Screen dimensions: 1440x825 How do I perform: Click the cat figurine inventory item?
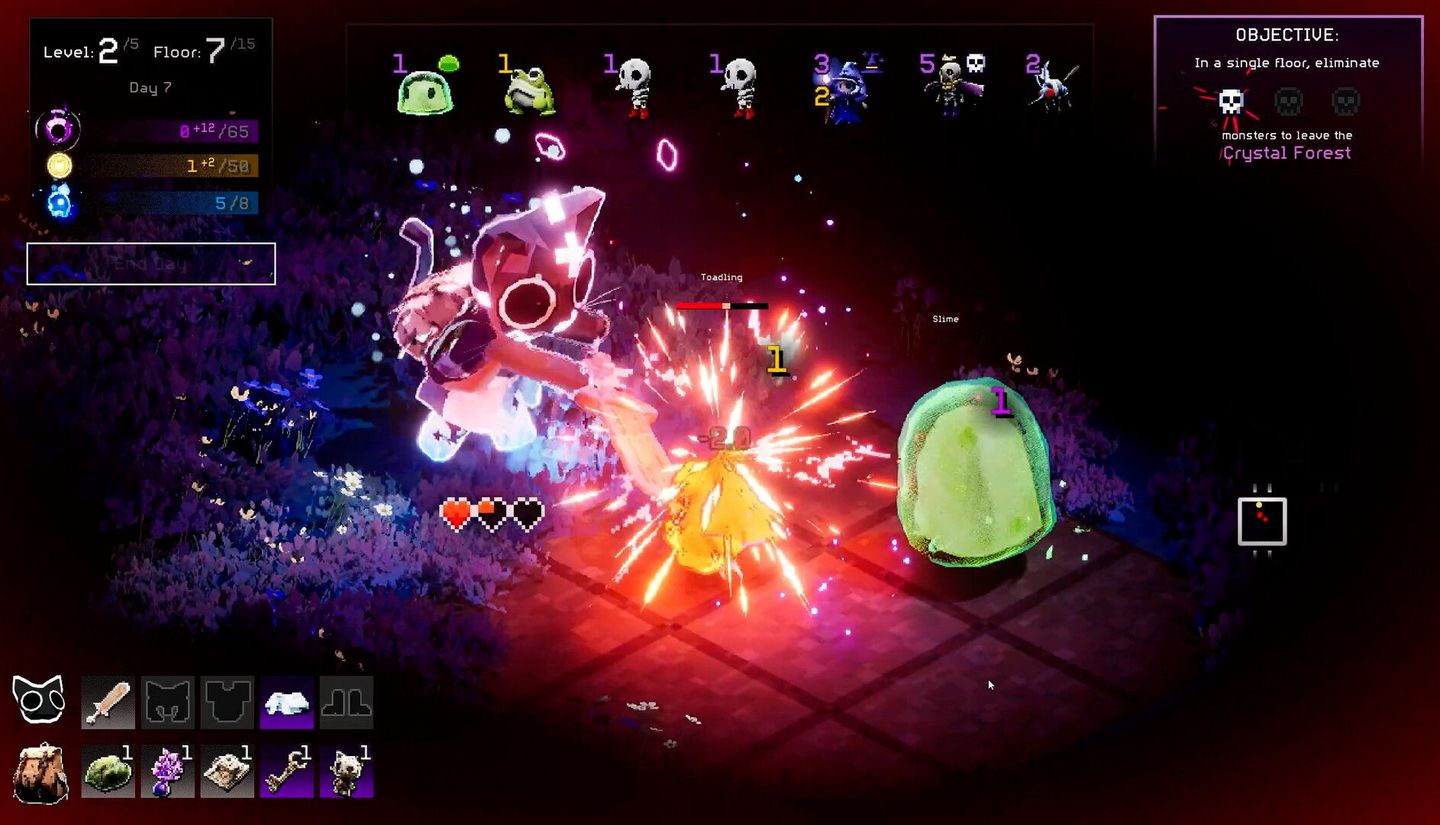click(x=346, y=770)
